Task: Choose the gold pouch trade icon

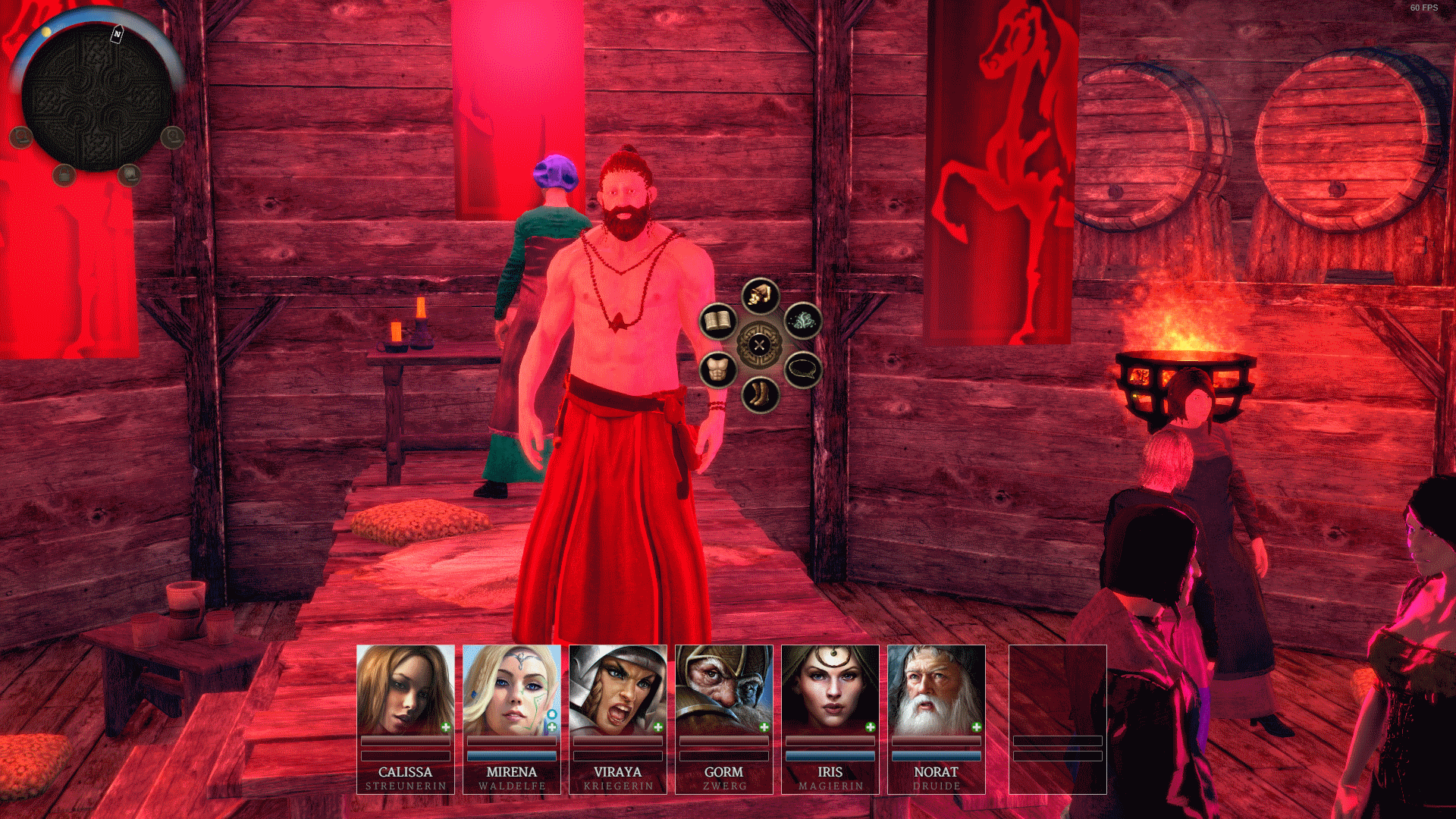Action: 760,296
